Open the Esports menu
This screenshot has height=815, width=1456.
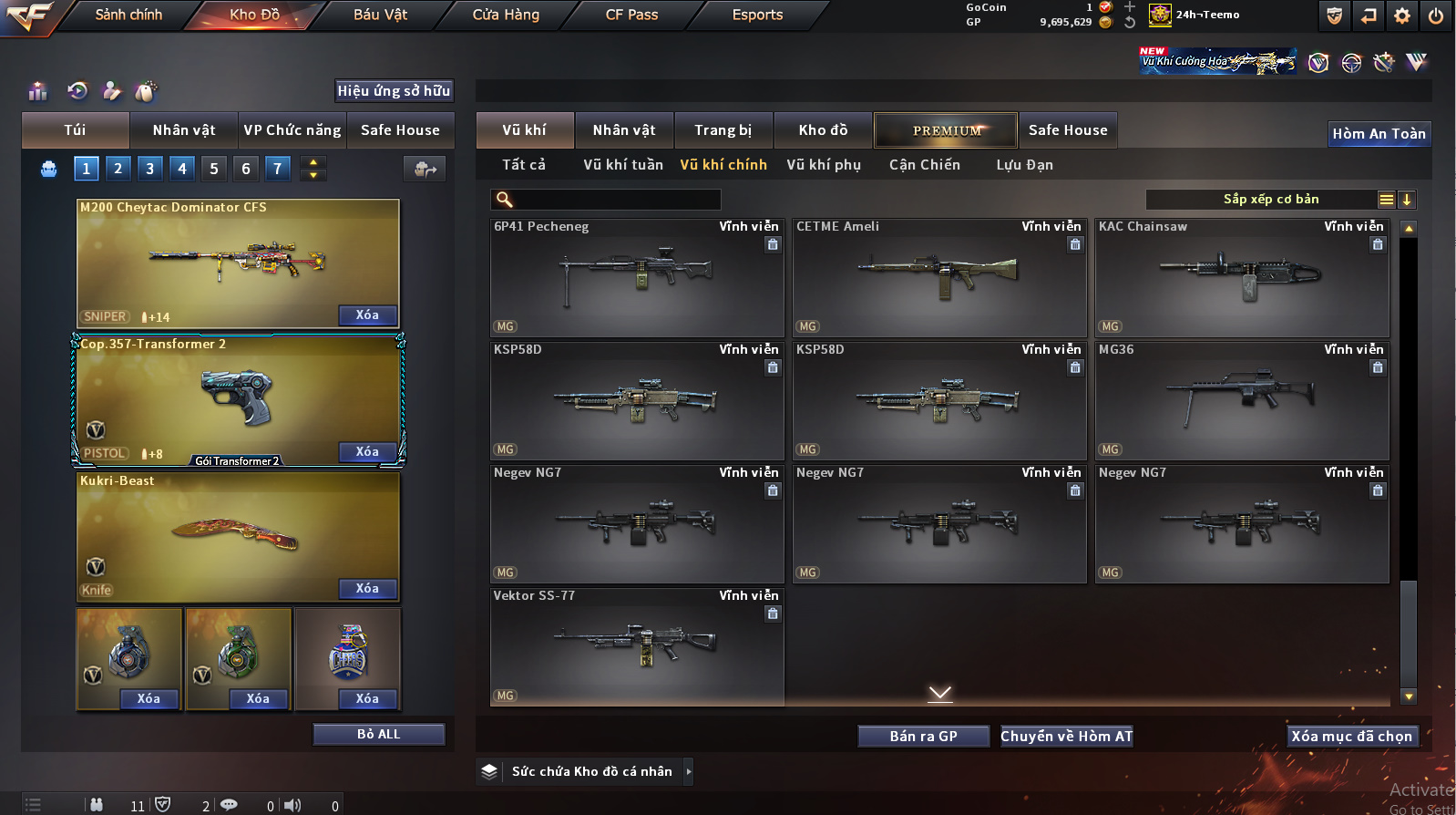757,15
